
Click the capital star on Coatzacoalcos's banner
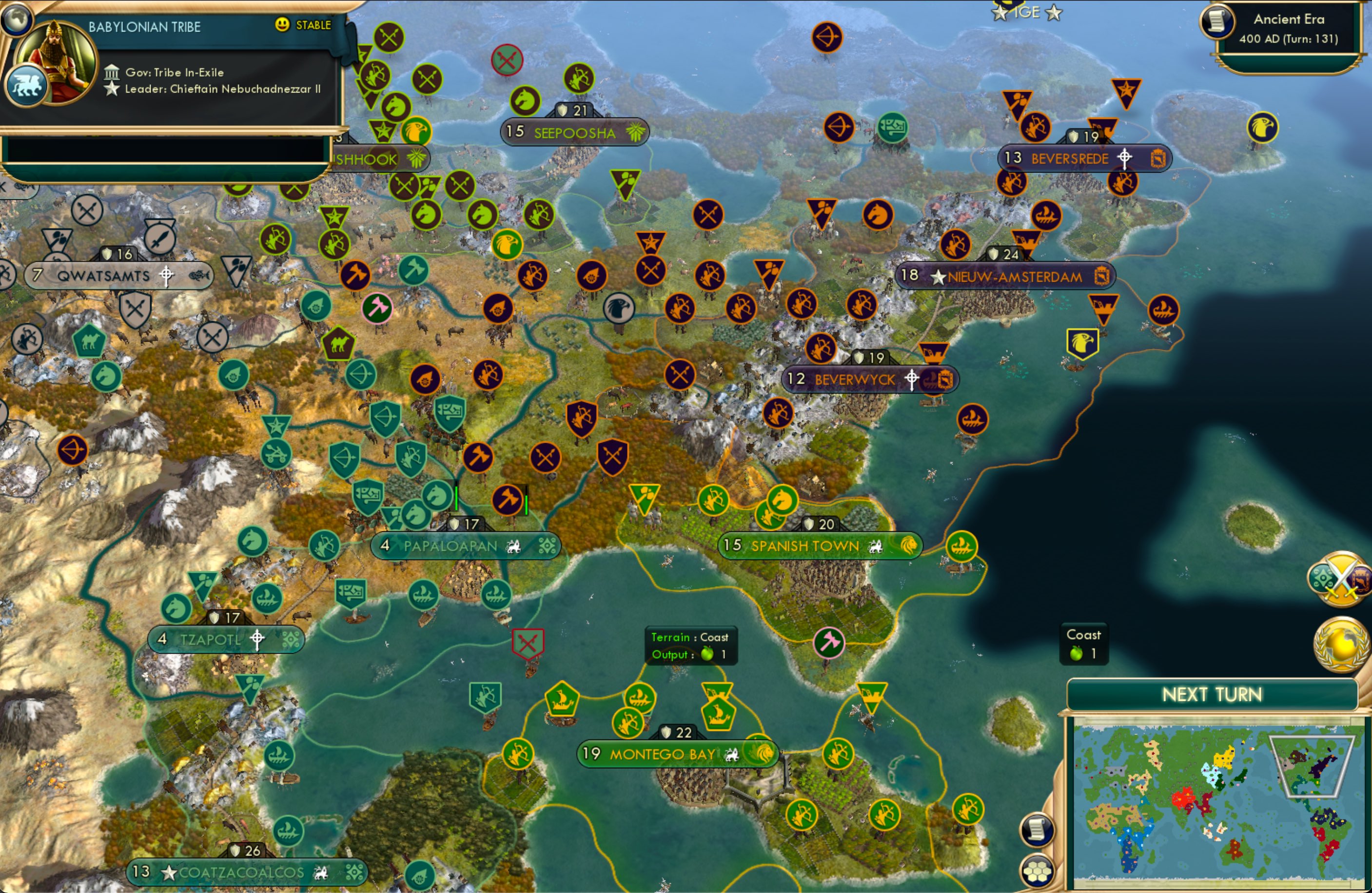(168, 872)
